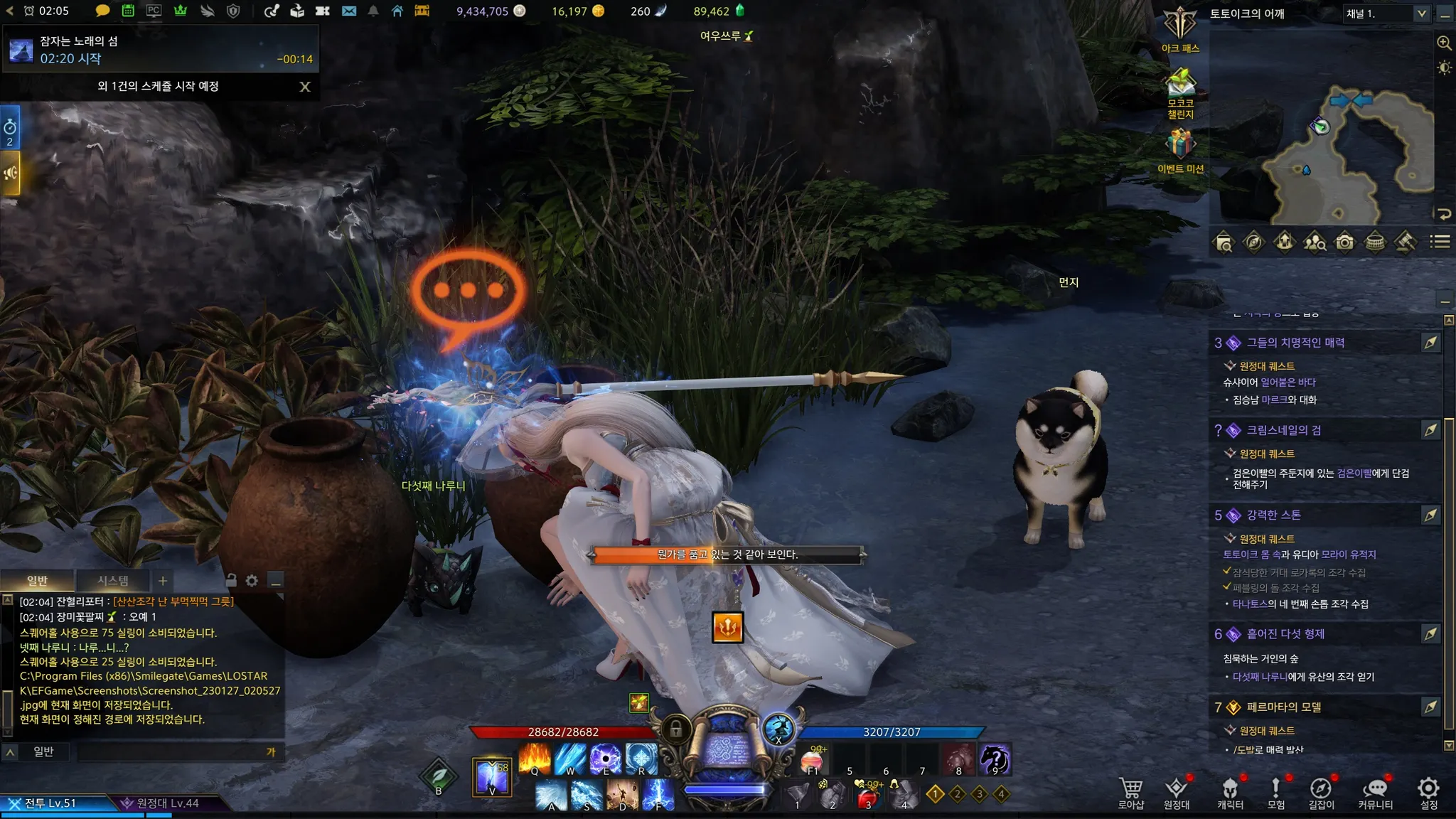Click the minimap magnifier zoom button
This screenshot has height=819, width=1456.
tap(1444, 43)
